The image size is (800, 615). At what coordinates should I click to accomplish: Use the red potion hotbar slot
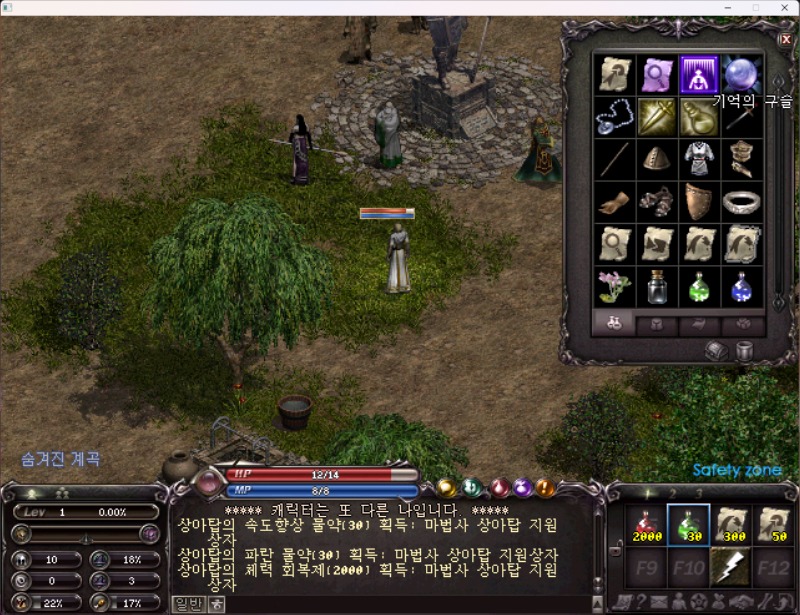[646, 525]
